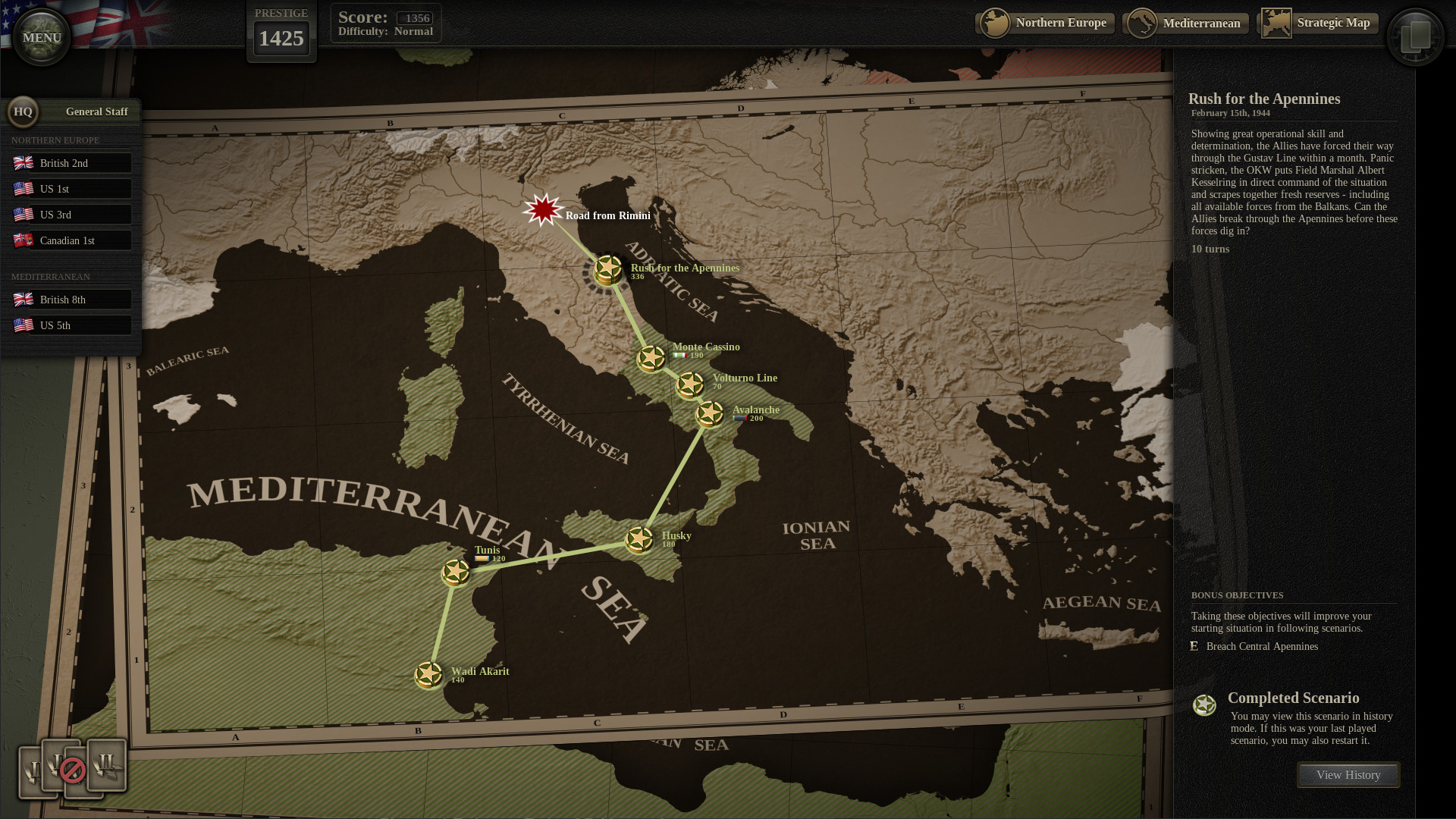Select the Canadian 1st army in the list
This screenshot has width=1456, height=819.
[72, 240]
